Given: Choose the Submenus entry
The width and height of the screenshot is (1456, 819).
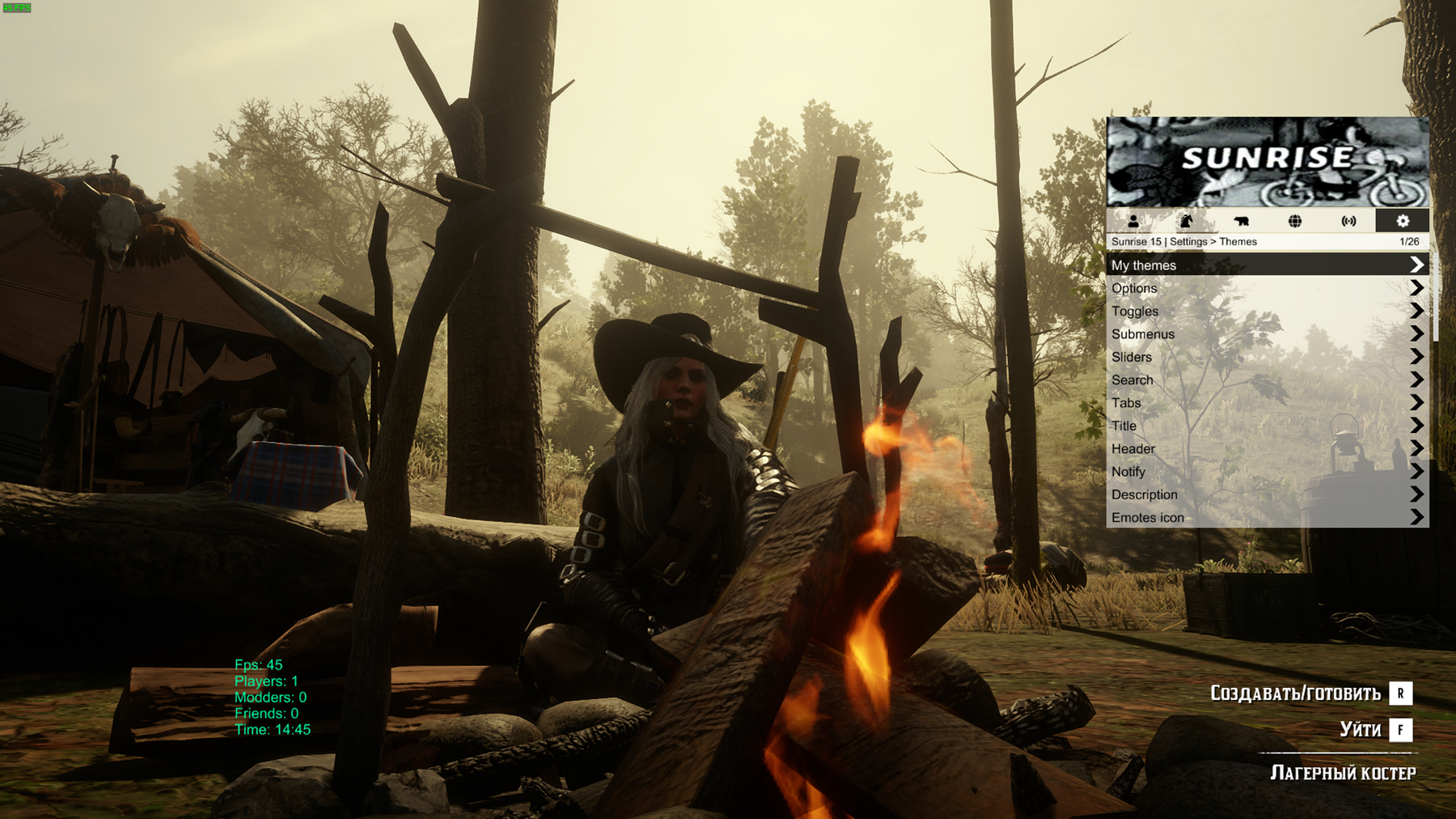Looking at the screenshot, I should coord(1267,334).
